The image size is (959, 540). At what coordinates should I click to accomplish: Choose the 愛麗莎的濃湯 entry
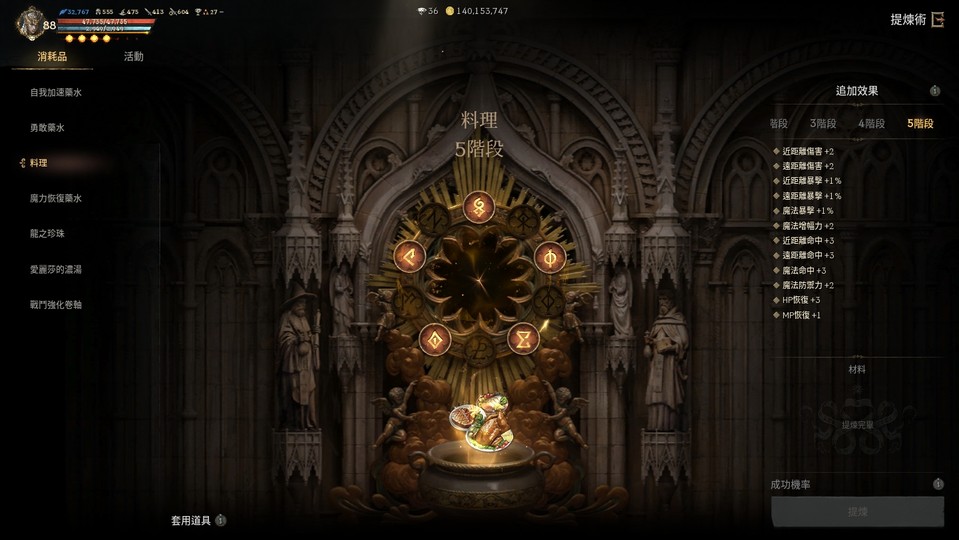pyautogui.click(x=56, y=269)
